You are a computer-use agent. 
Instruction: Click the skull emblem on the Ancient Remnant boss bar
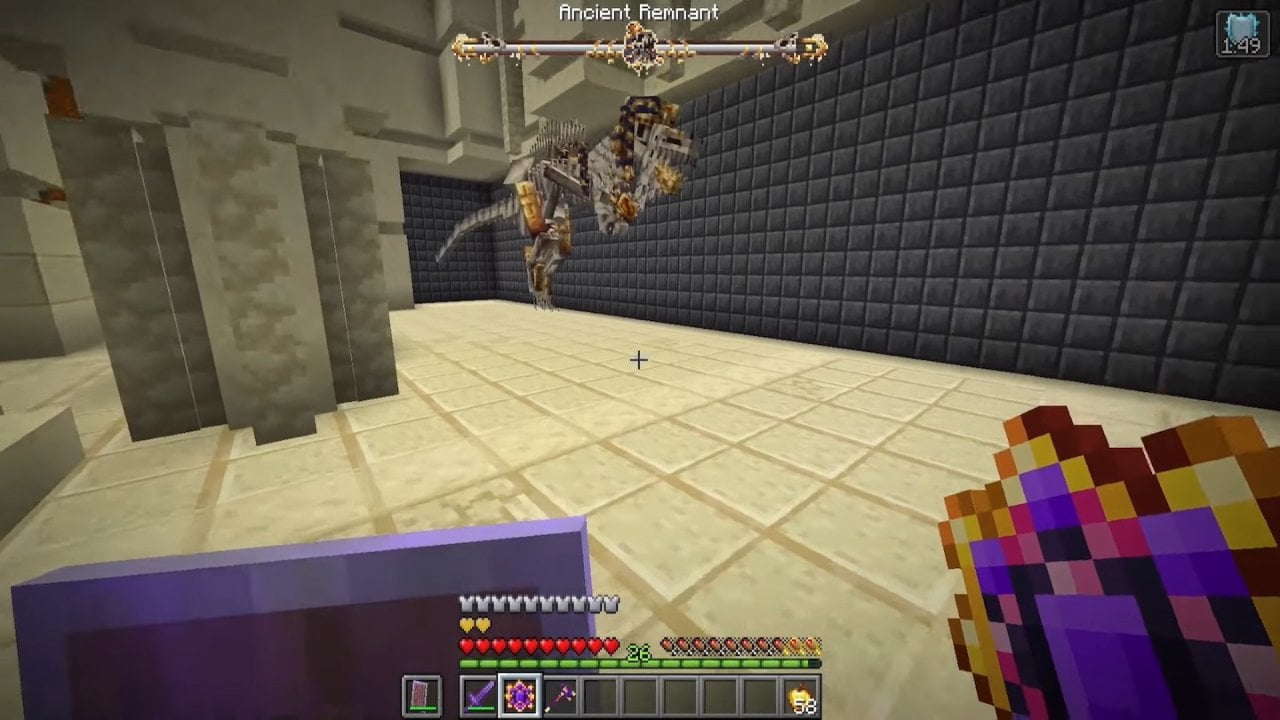click(x=638, y=45)
